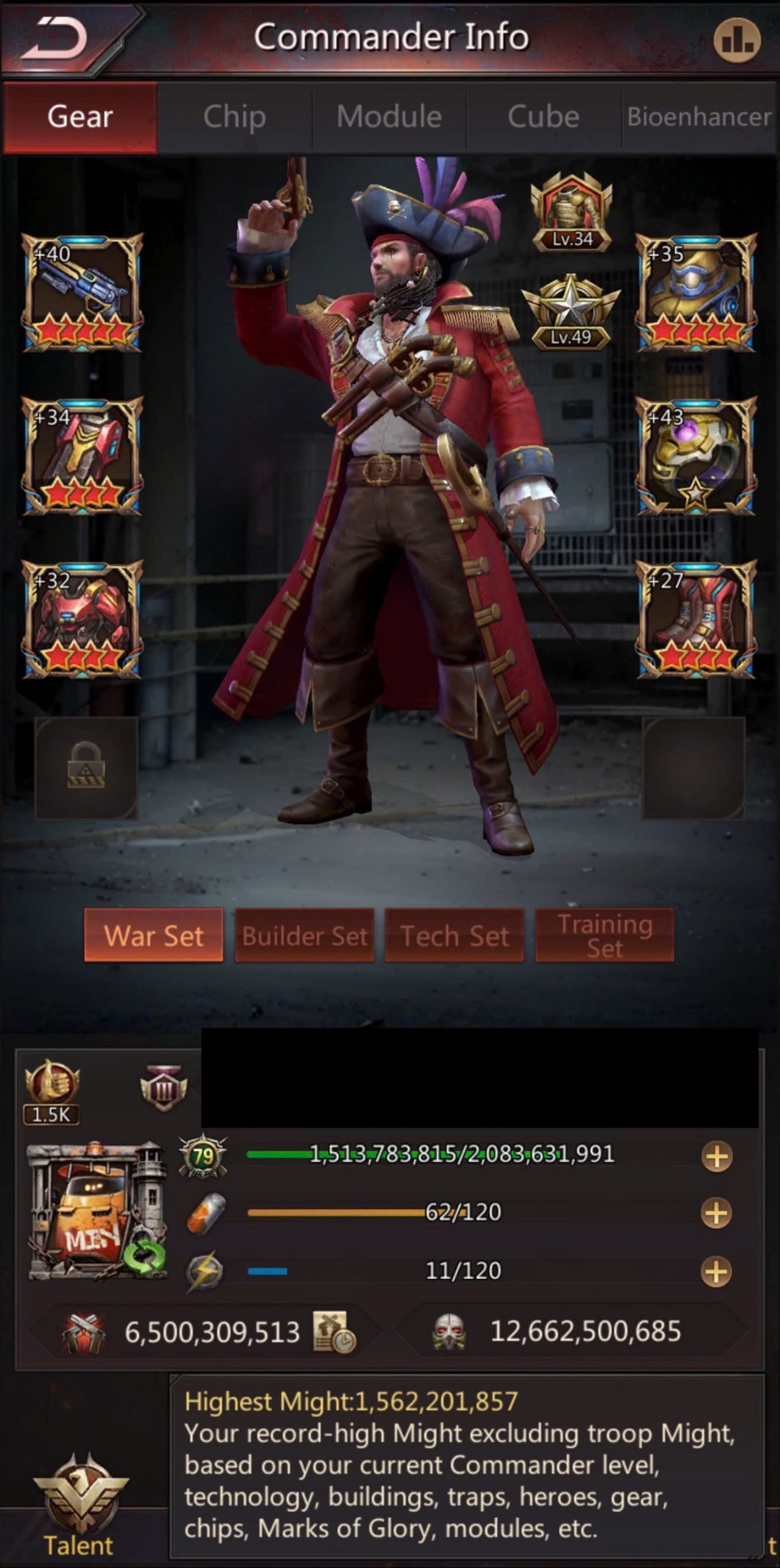The image size is (780, 1568).
Task: Open the +32 red armor slot
Action: coord(83,619)
